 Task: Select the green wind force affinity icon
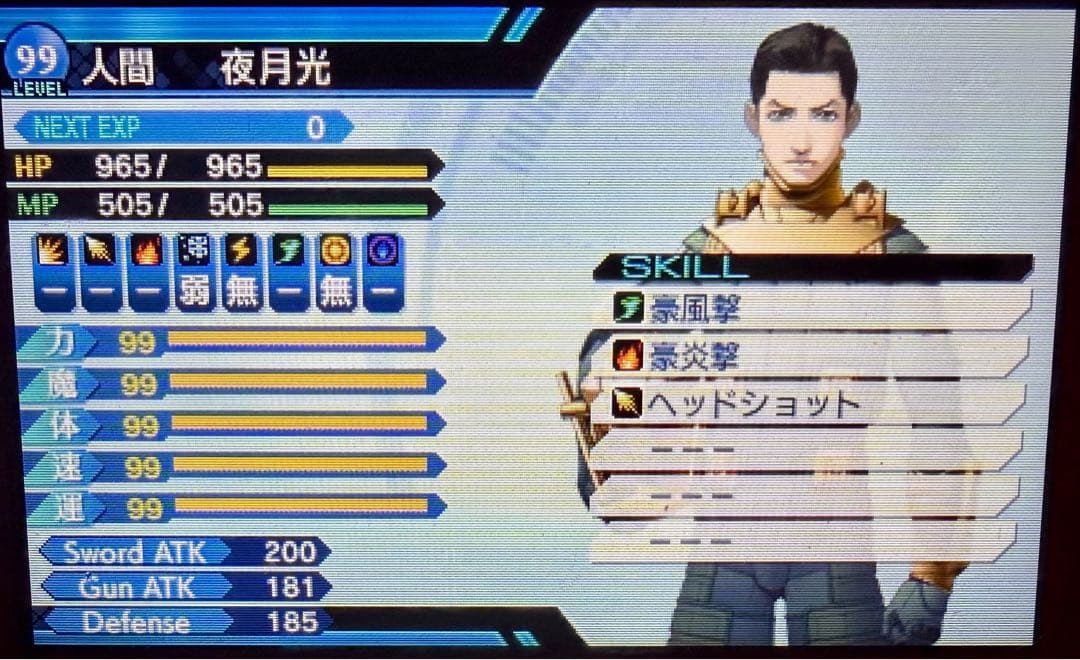(288, 251)
